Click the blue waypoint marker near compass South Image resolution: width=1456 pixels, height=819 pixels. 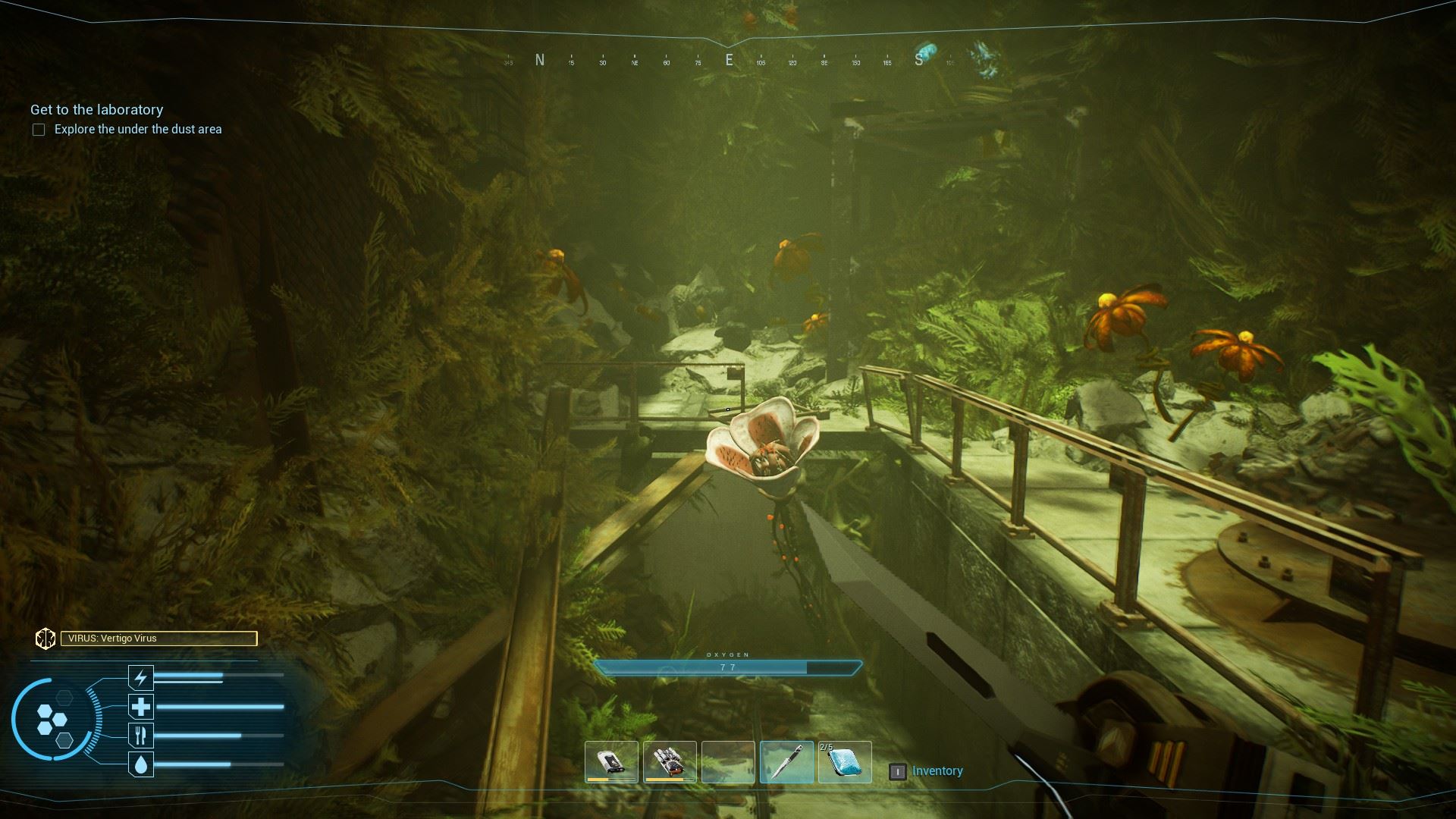click(x=924, y=55)
